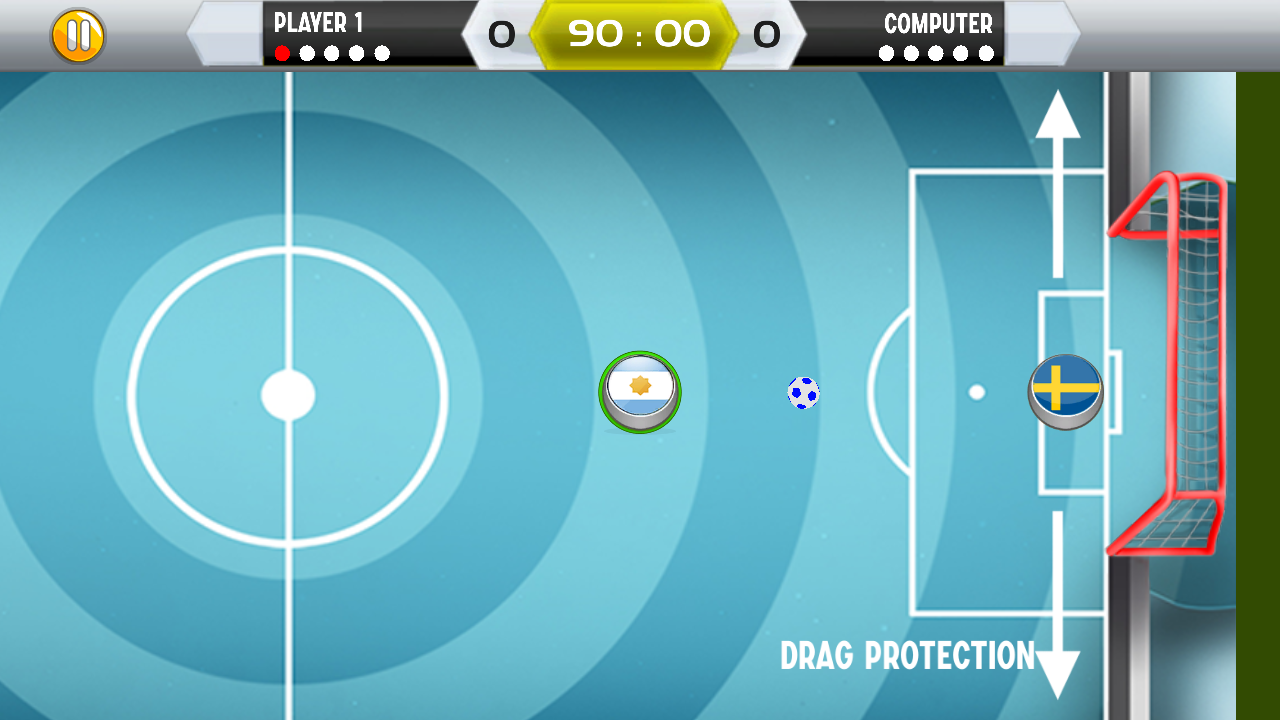
Task: Tap the center circle spot of the field
Action: (x=285, y=392)
